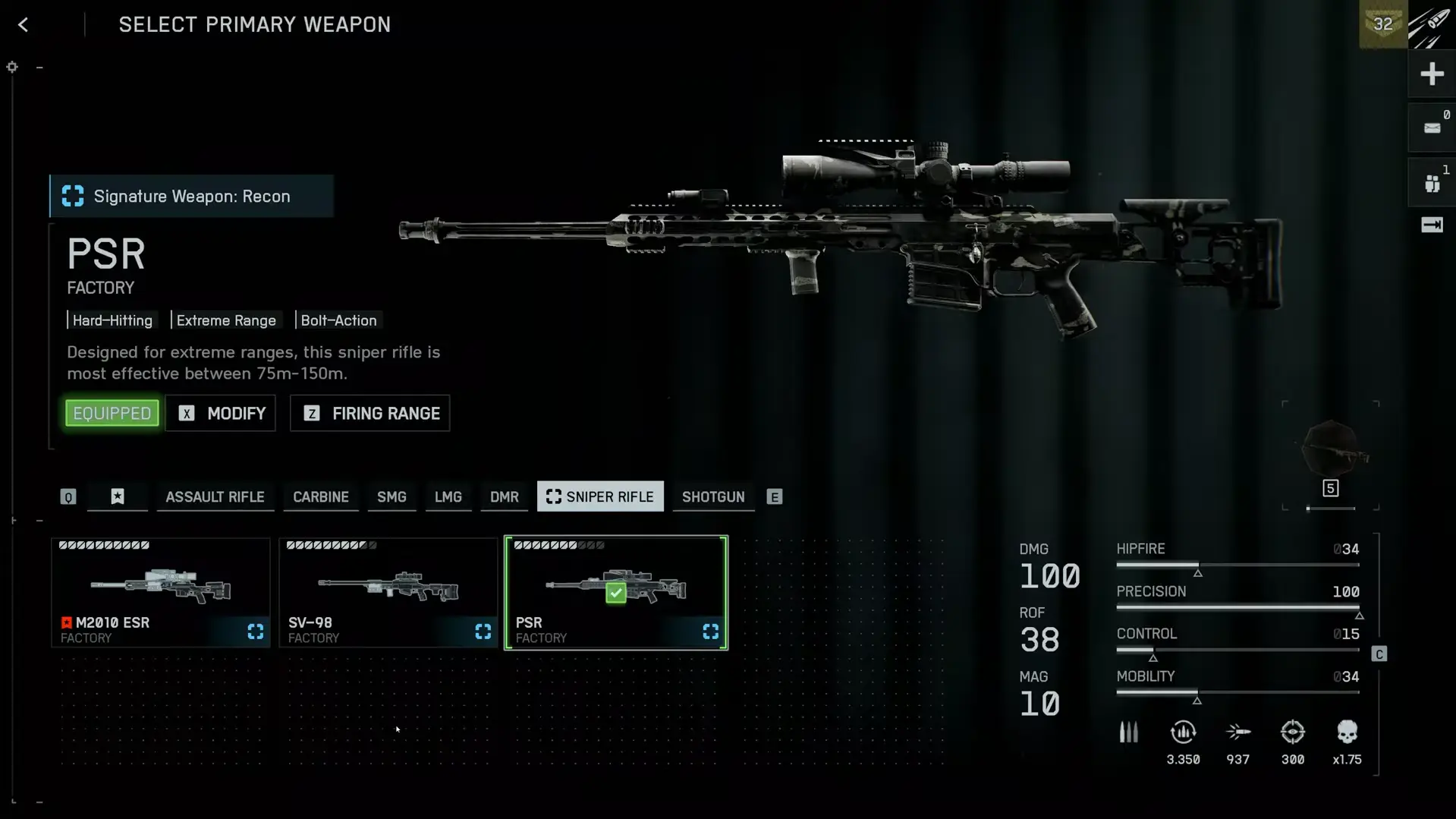Choose the SV-98 sniper rifle tile
This screenshot has height=819, width=1456.
[388, 593]
